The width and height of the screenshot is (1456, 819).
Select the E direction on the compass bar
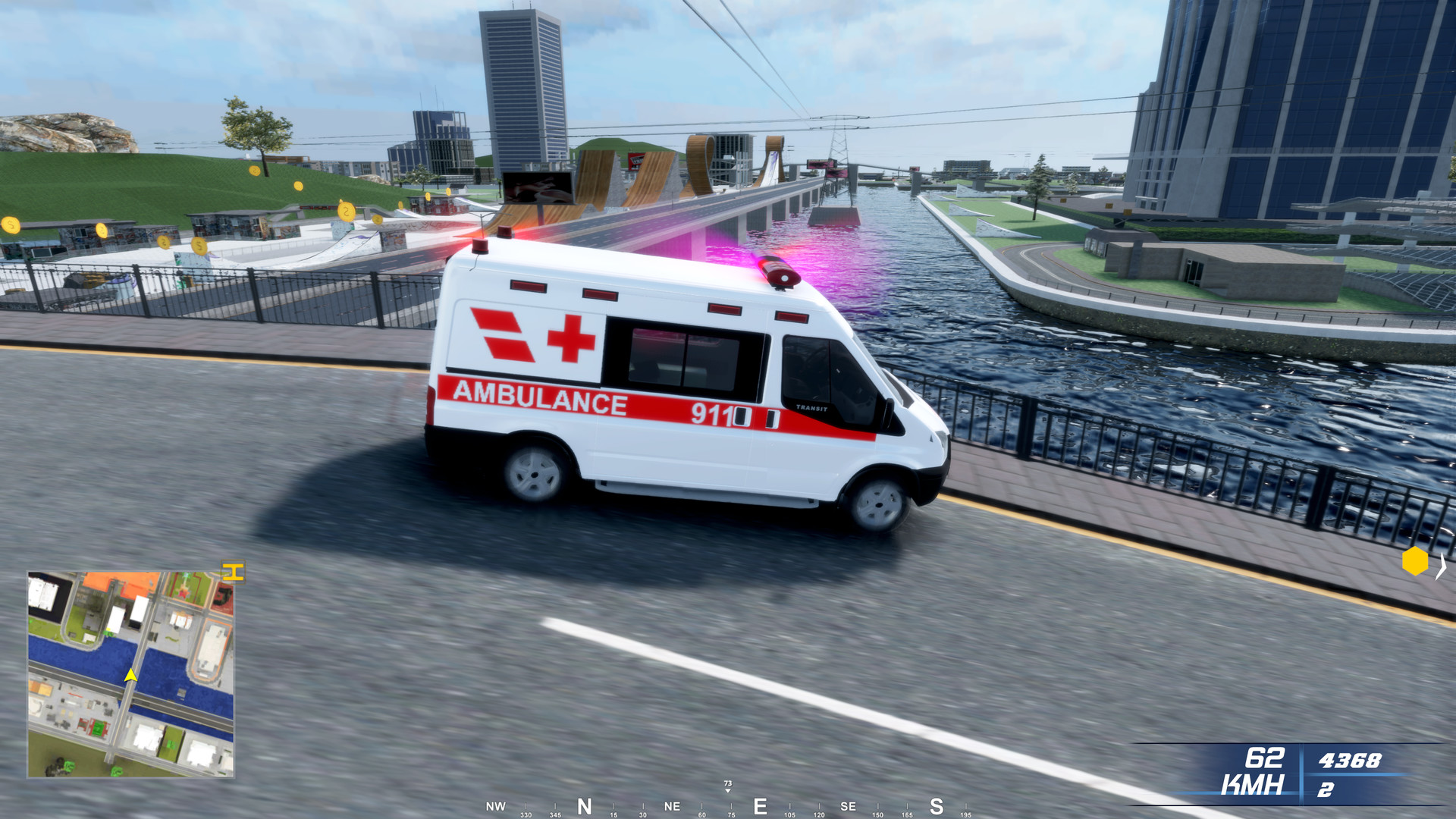[x=761, y=806]
